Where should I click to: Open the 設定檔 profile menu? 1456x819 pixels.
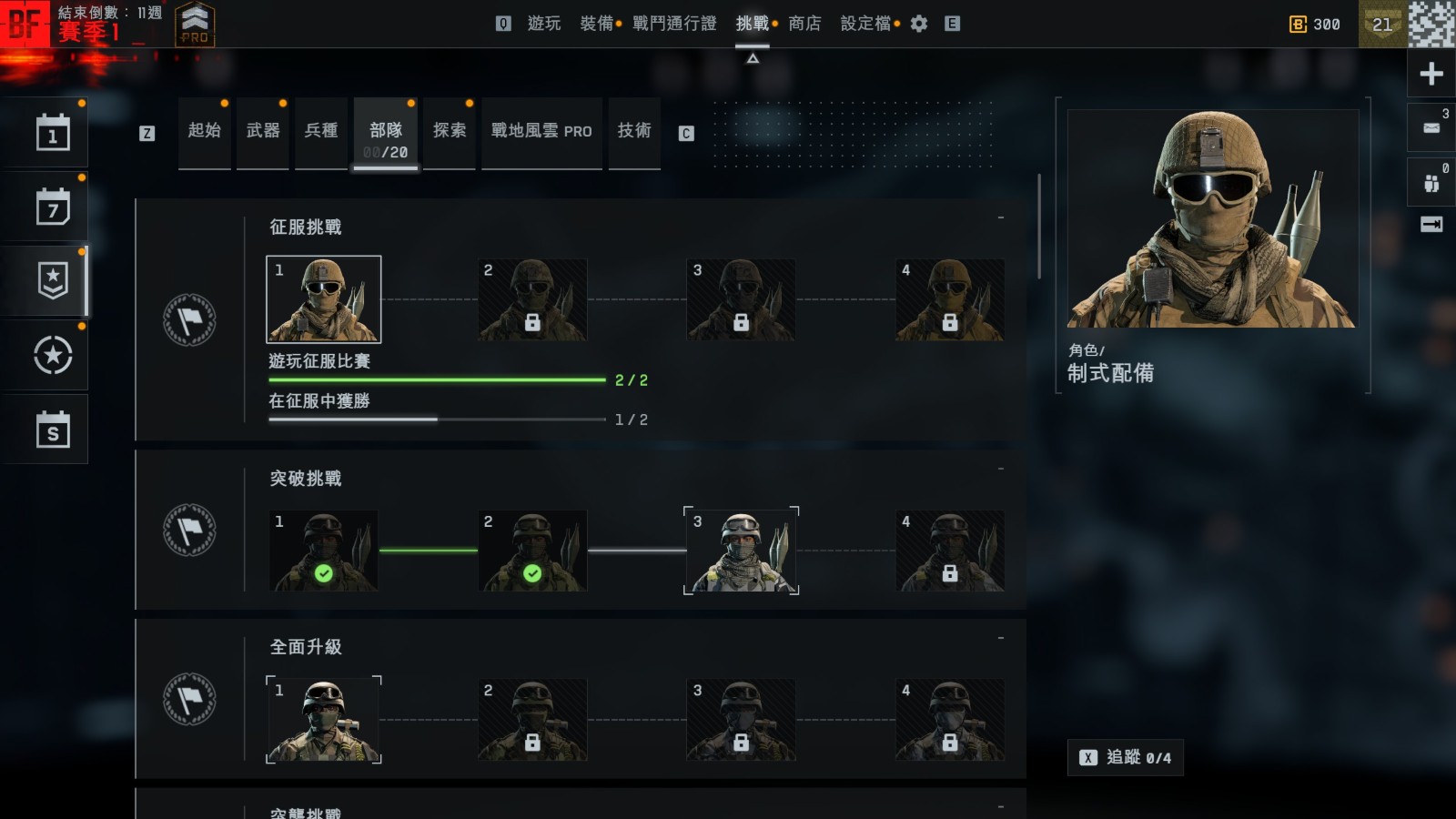coord(865,24)
